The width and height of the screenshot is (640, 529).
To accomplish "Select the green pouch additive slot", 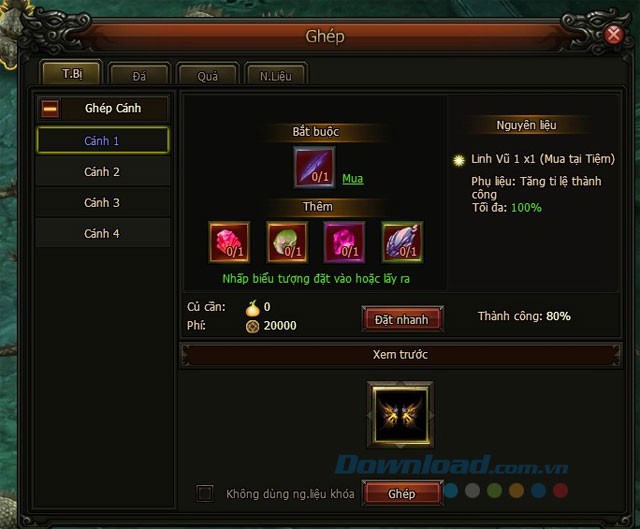I will pyautogui.click(x=287, y=242).
